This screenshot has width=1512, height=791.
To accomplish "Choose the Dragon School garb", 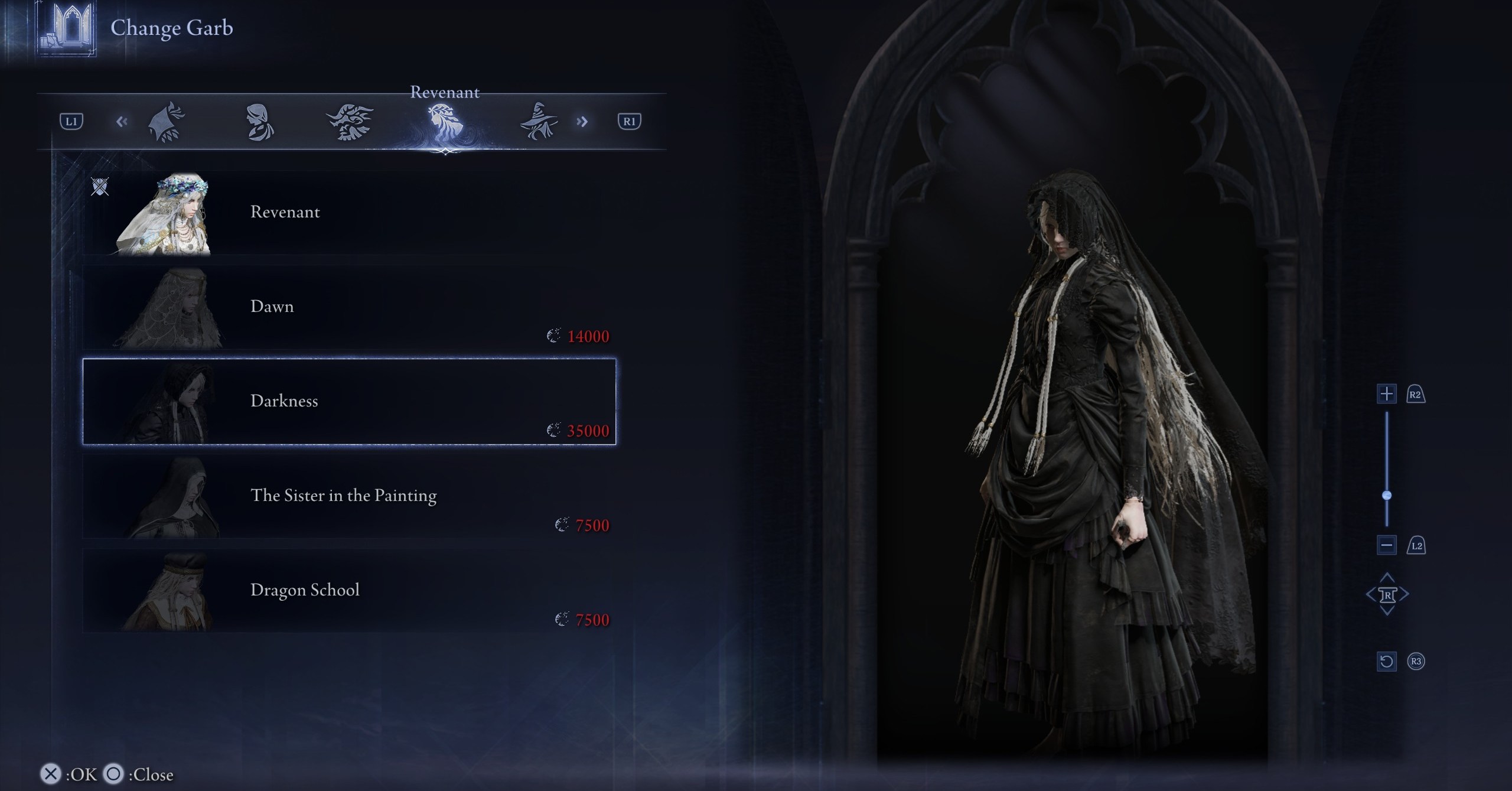I will tap(348, 591).
